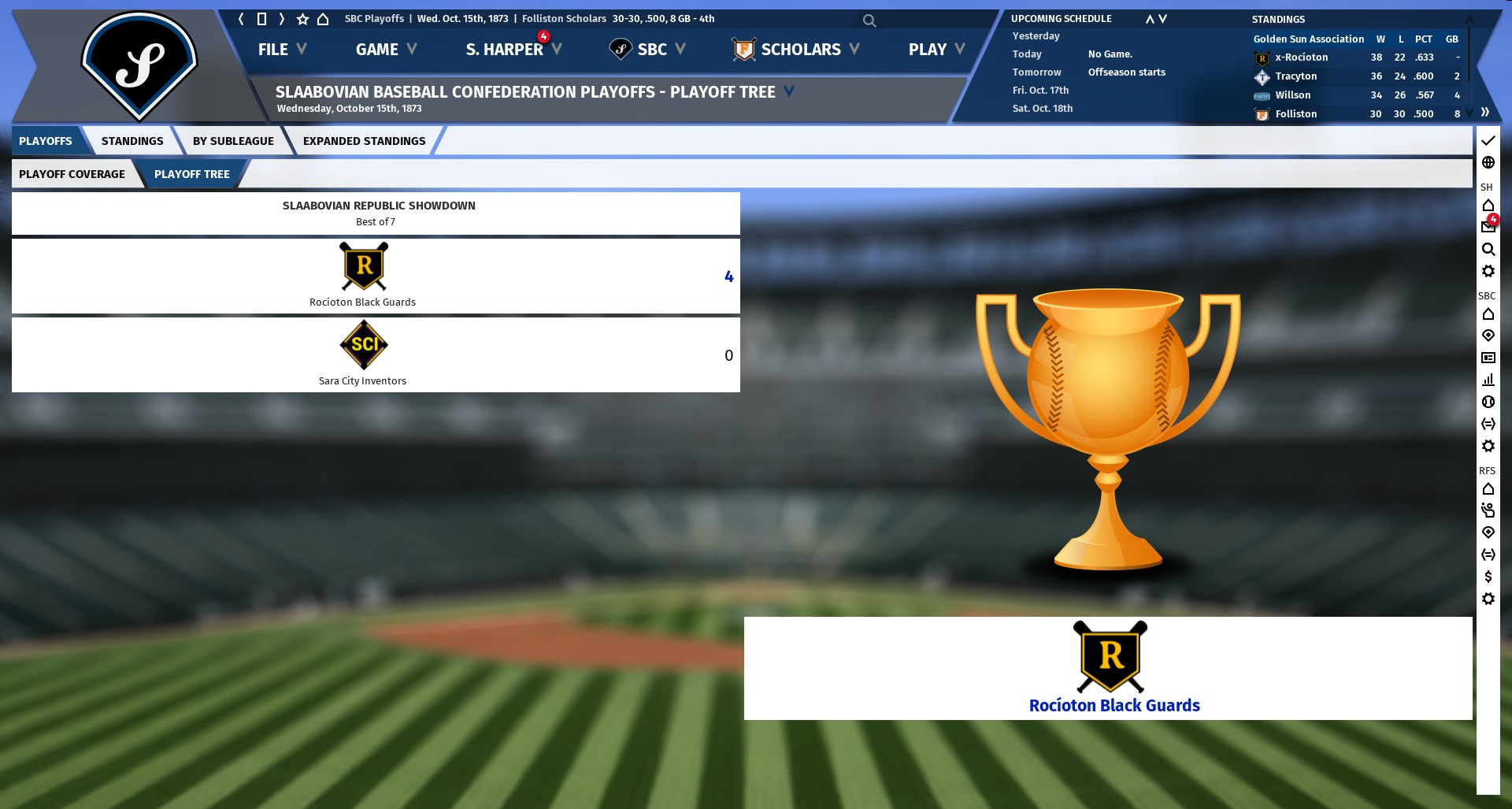This screenshot has height=809, width=1512.
Task: Go to the home screen icon
Action: [323, 19]
